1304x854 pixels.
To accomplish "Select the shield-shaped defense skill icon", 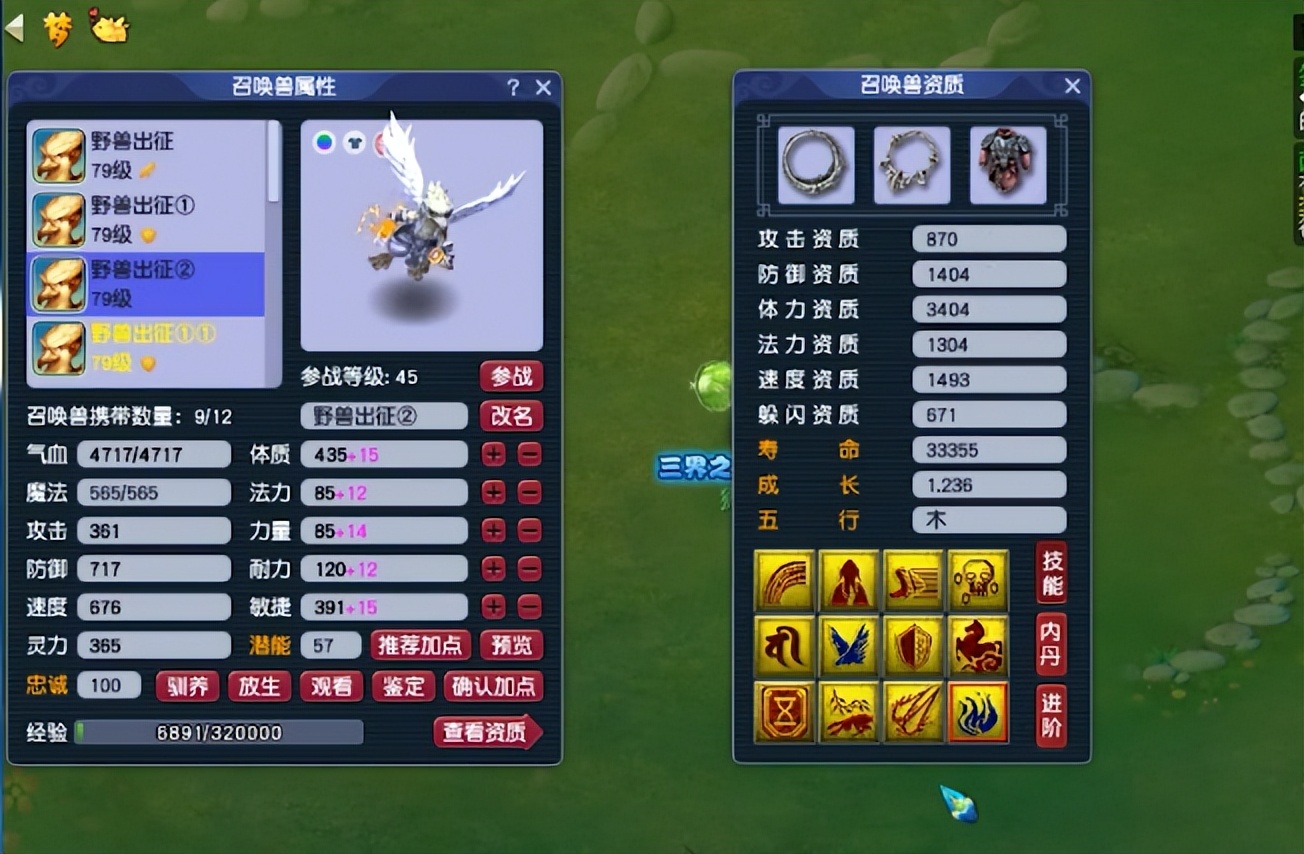I will pos(911,646).
